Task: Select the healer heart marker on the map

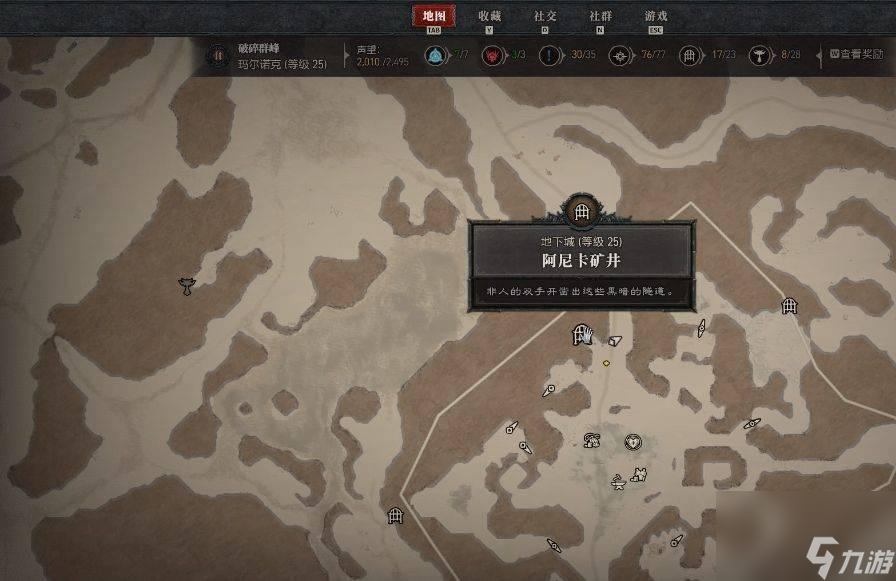Action: pyautogui.click(x=632, y=441)
